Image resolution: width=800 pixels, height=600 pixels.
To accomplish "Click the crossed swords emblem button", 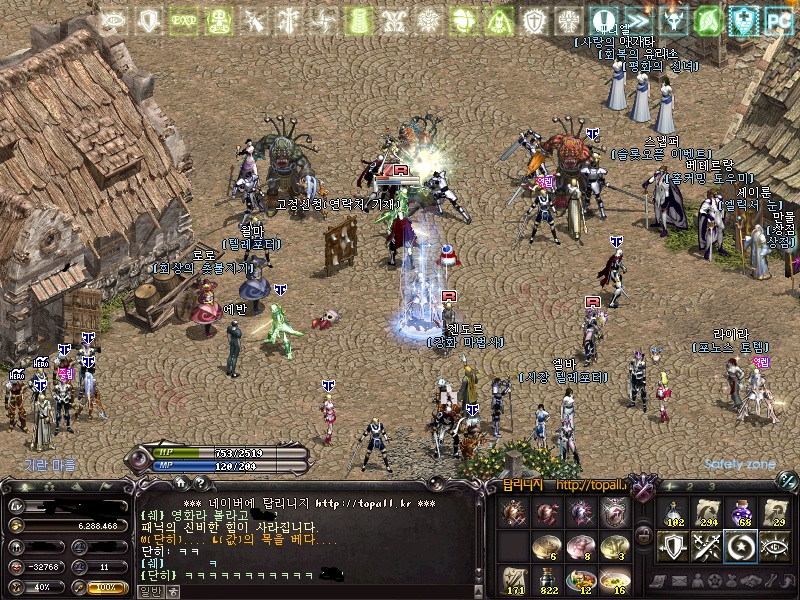I will (643, 488).
